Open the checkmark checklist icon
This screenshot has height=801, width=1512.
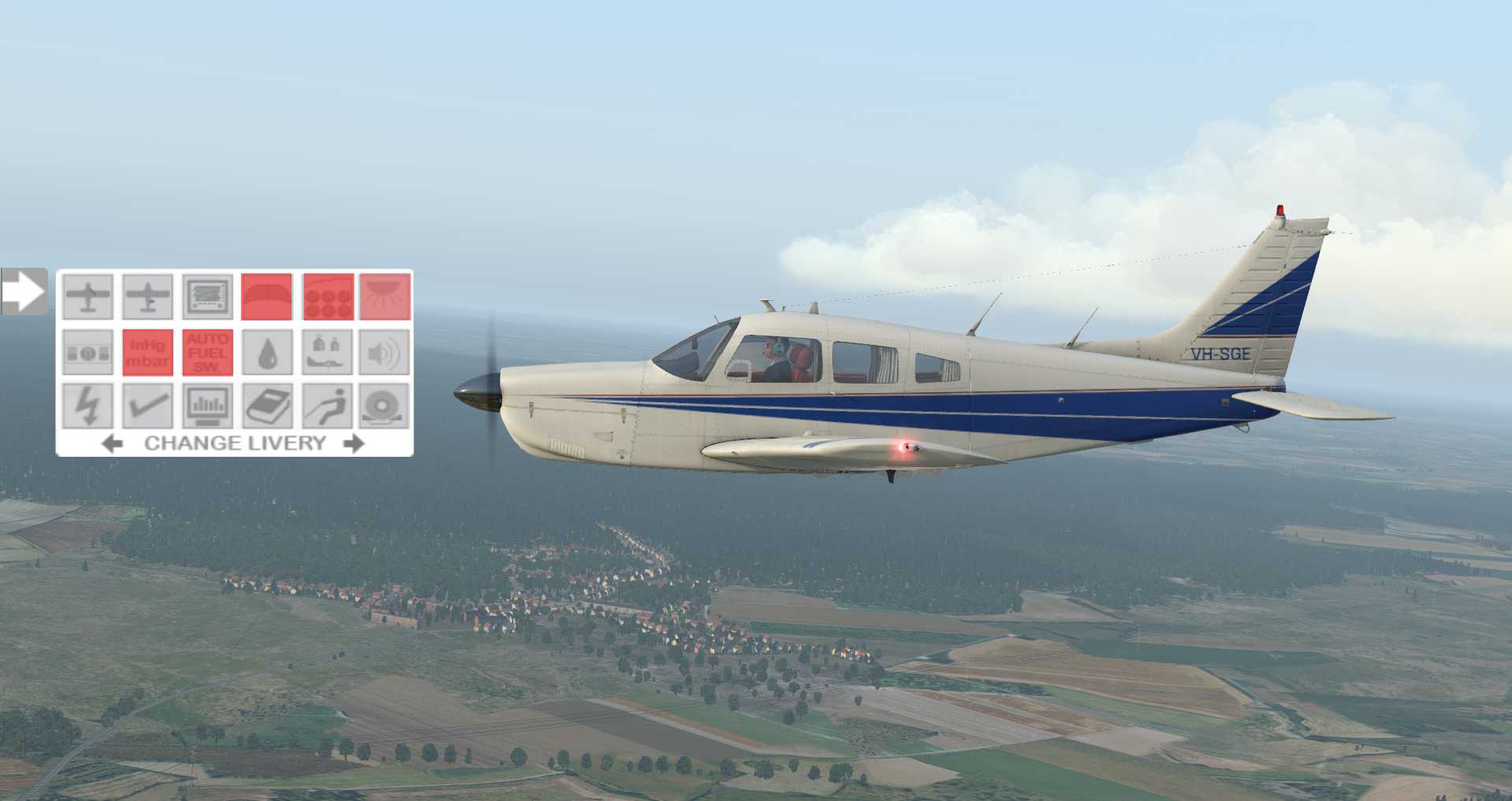(x=148, y=406)
